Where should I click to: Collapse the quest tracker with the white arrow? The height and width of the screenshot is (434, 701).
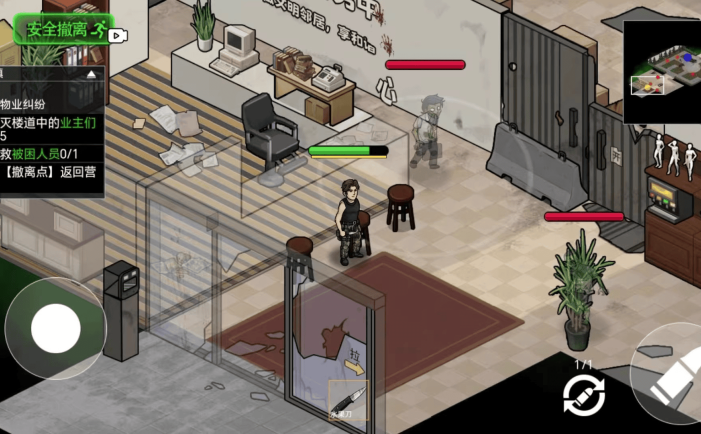point(92,74)
